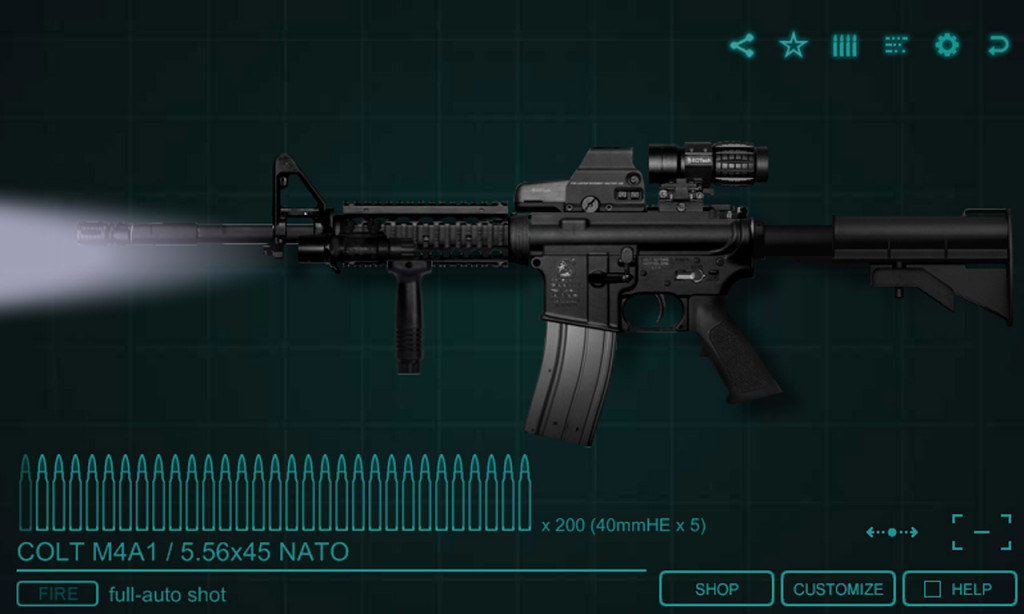Click the horizontal flip arrows icon
Image resolution: width=1024 pixels, height=614 pixels.
[x=891, y=532]
